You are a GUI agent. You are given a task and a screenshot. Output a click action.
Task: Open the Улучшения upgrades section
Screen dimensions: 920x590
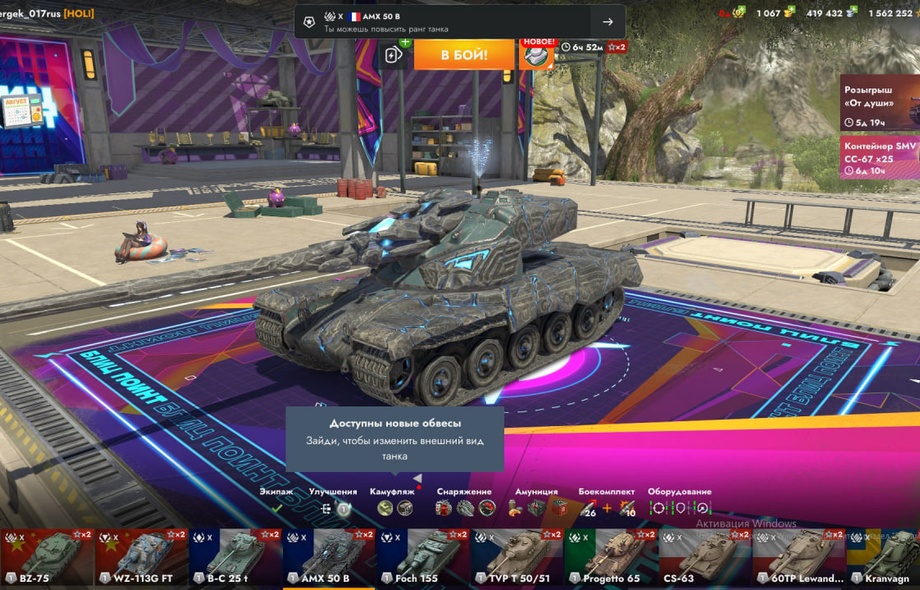(333, 501)
